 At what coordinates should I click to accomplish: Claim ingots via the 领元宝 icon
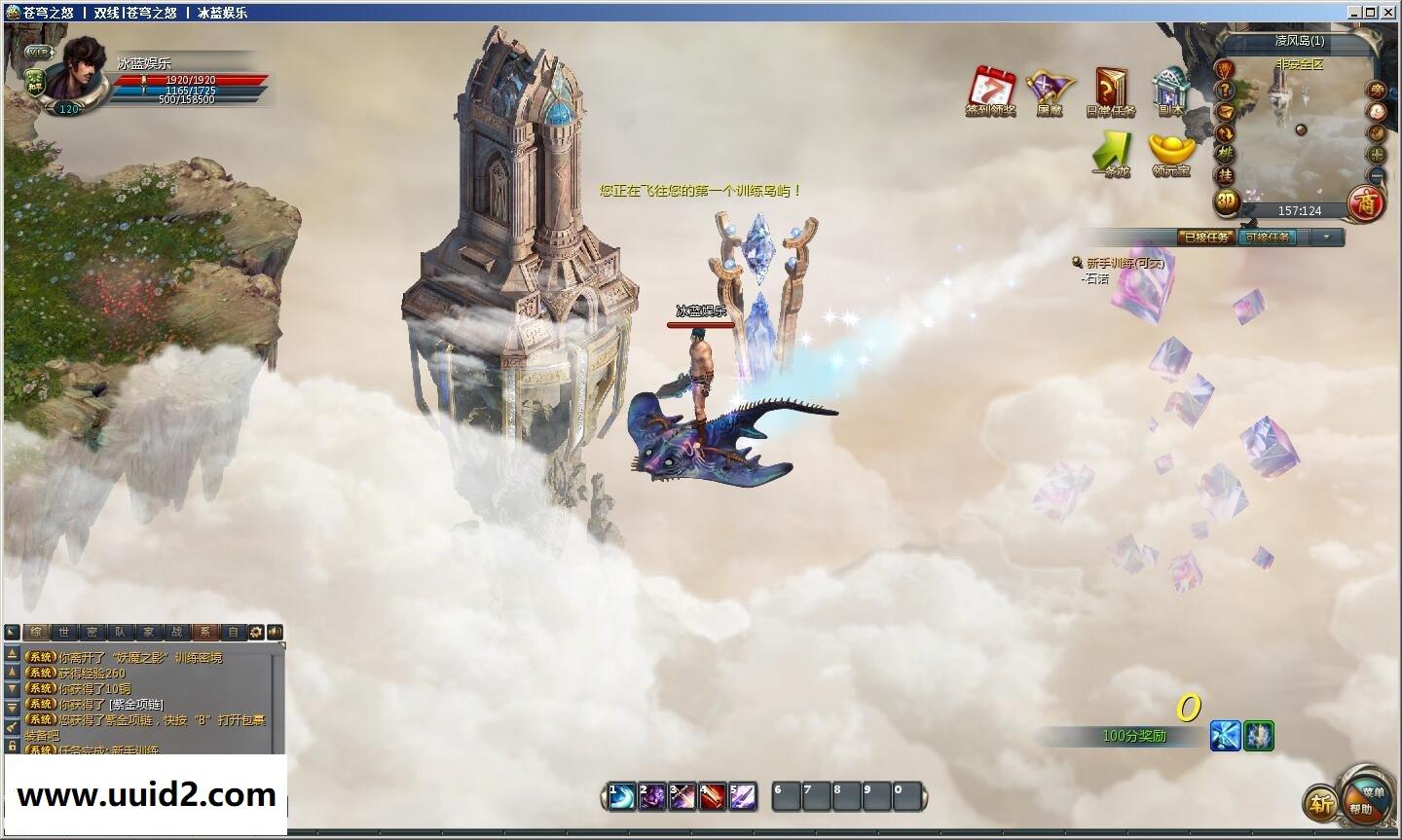(x=1170, y=151)
